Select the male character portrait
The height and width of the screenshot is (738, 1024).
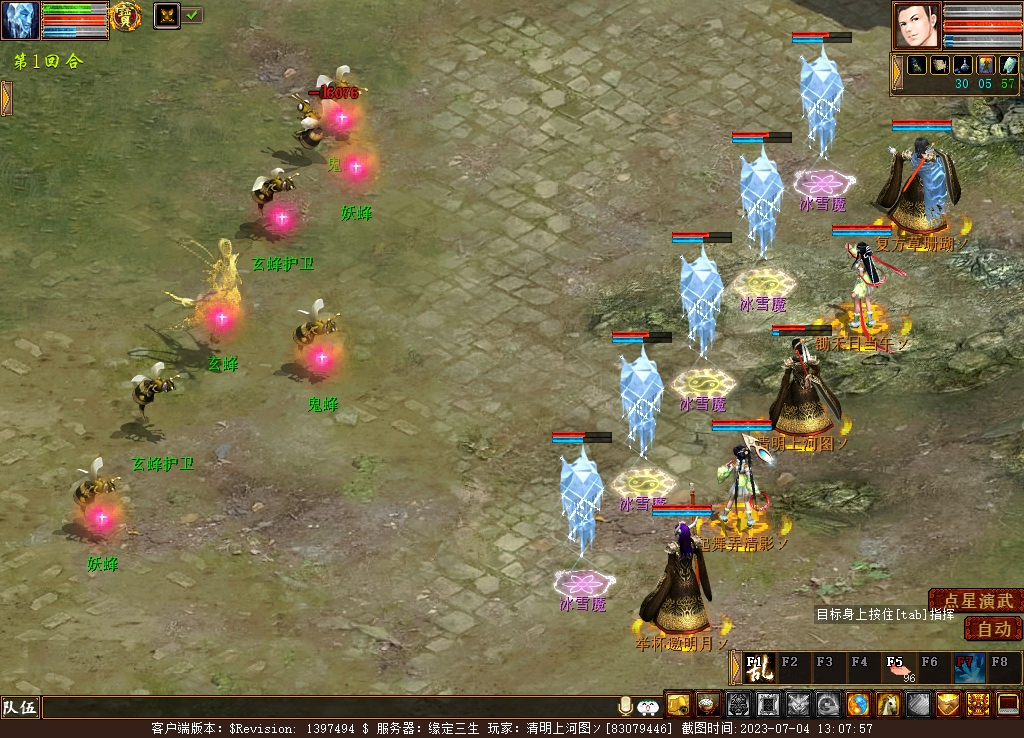(x=917, y=25)
